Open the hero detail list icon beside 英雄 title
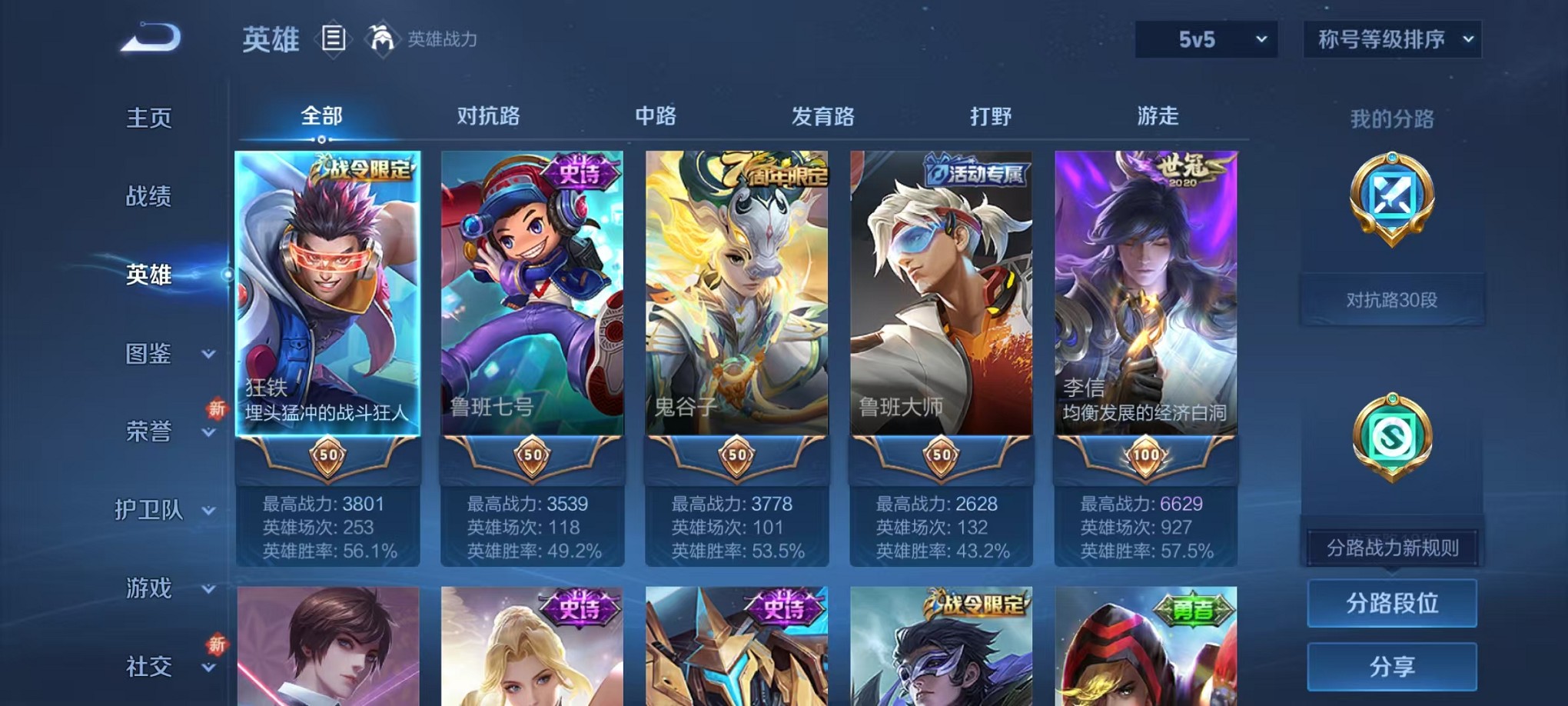This screenshot has width=1568, height=706. coord(334,39)
